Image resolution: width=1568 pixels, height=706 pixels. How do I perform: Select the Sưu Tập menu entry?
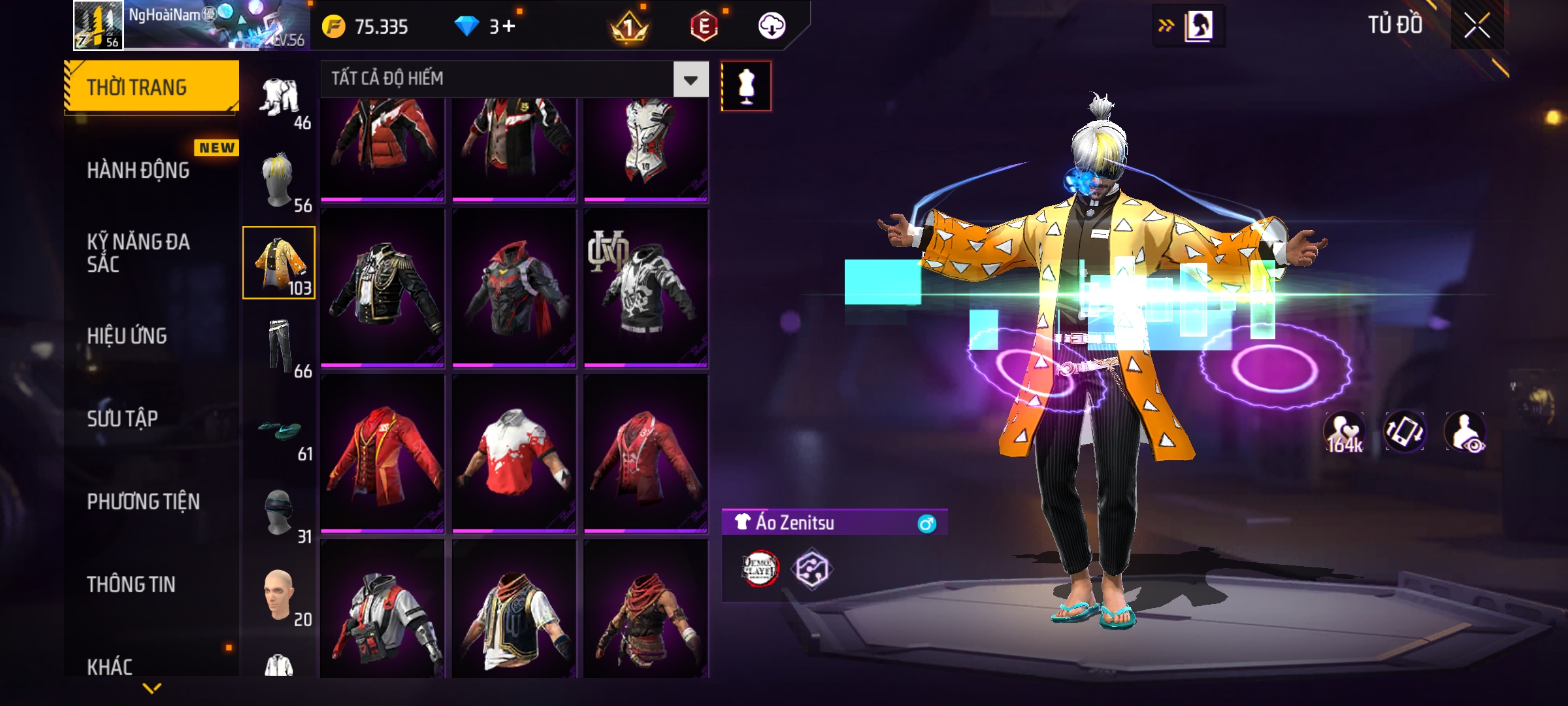tap(123, 418)
